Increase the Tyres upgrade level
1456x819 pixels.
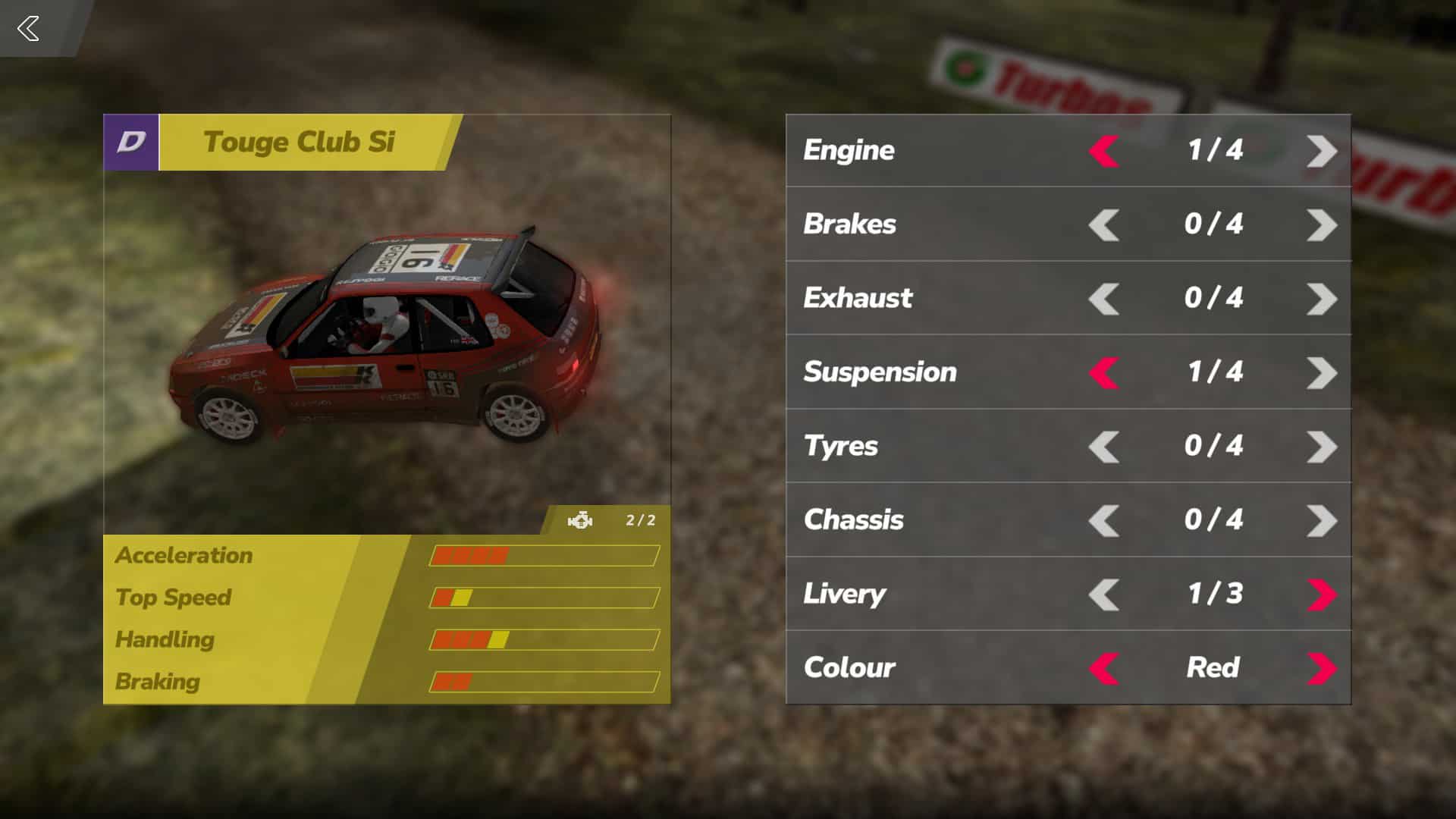1323,447
